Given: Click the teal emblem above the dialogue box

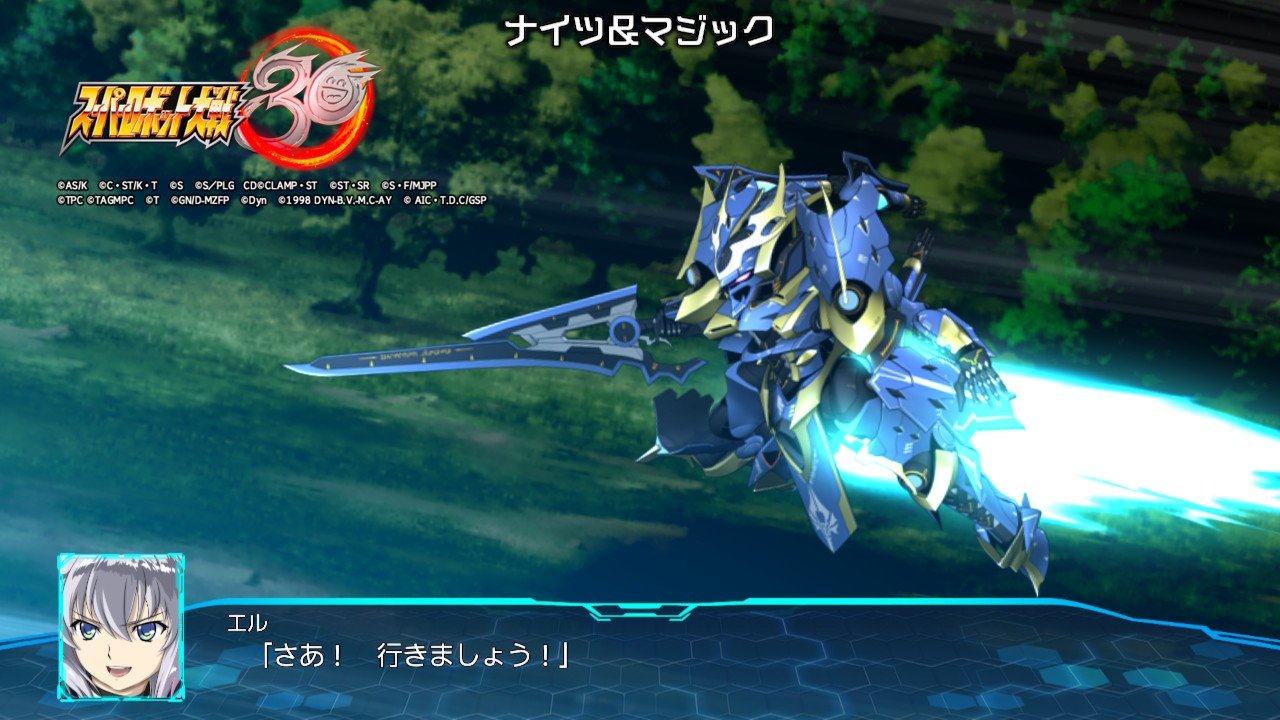Looking at the screenshot, I should pos(640,610).
